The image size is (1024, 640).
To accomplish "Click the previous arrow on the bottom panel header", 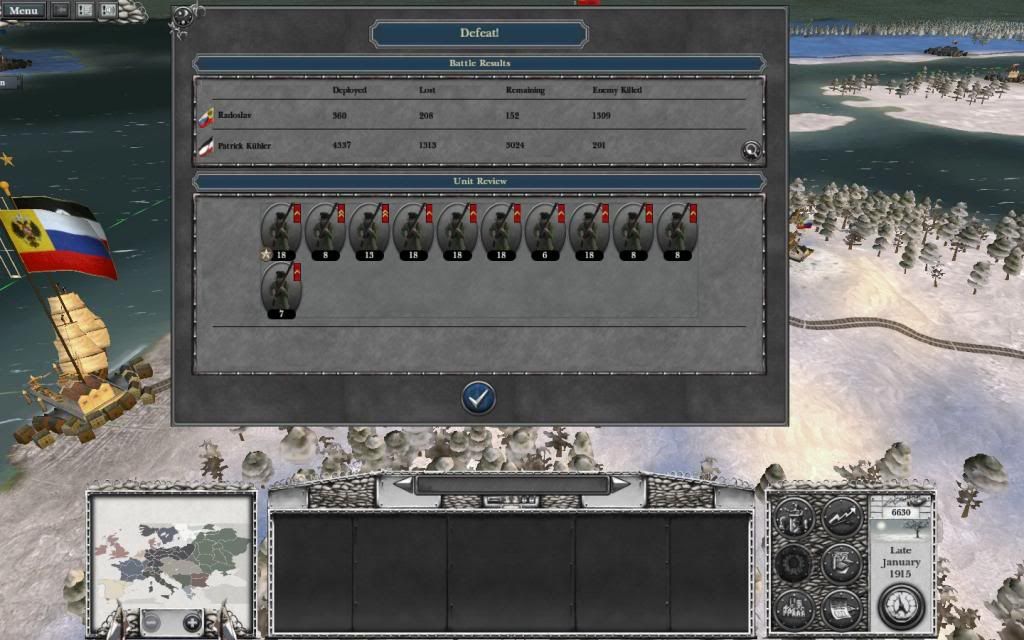I will point(404,484).
